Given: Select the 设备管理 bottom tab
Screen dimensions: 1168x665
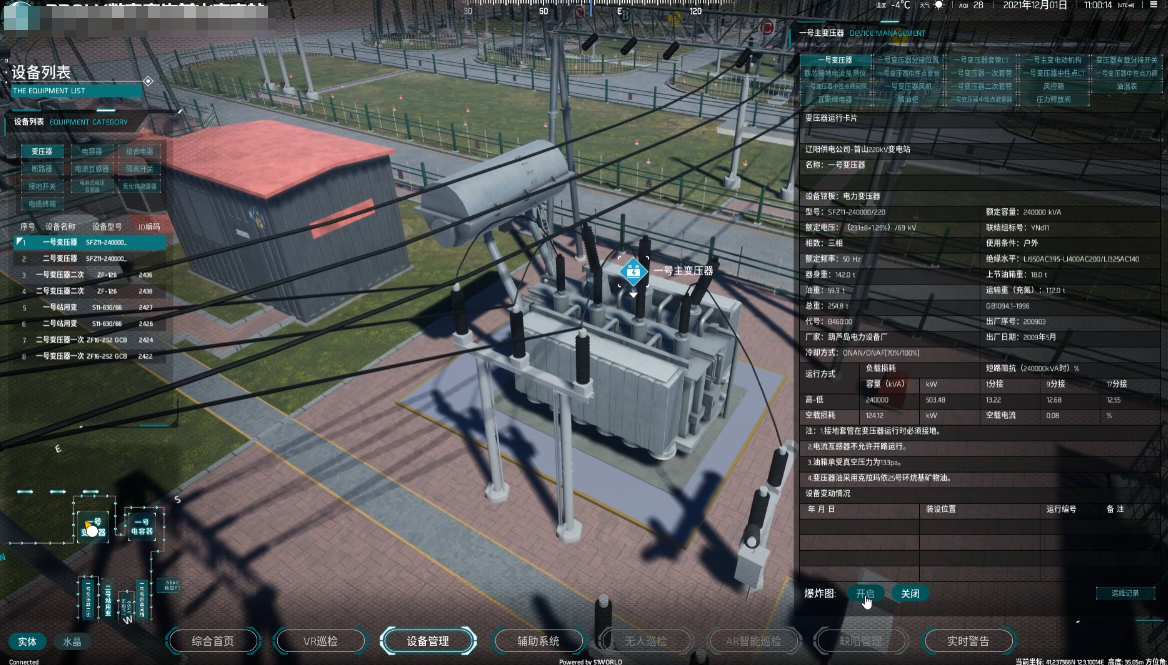Looking at the screenshot, I should coord(427,641).
